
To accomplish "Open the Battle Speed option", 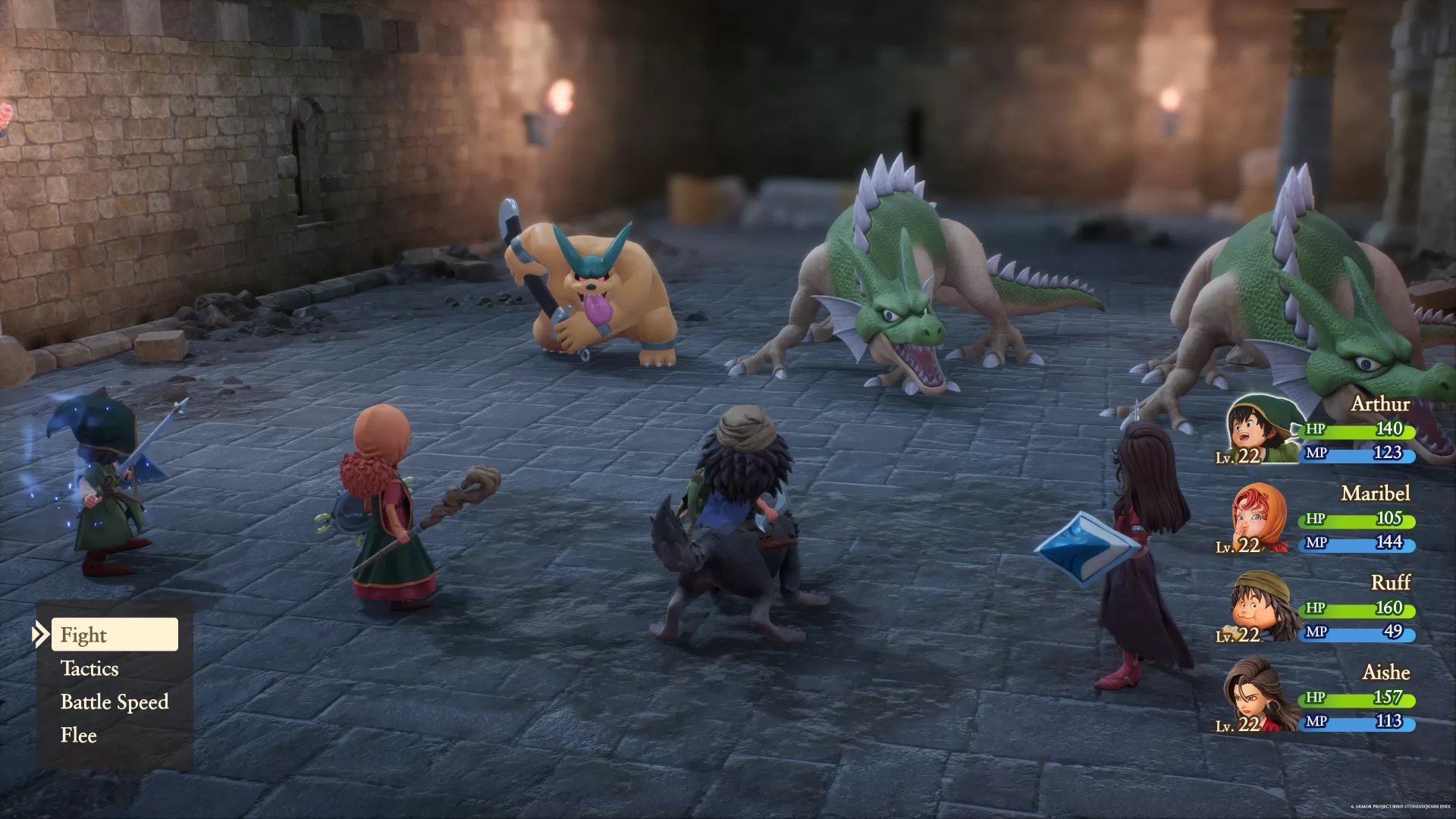I will click(x=115, y=701).
